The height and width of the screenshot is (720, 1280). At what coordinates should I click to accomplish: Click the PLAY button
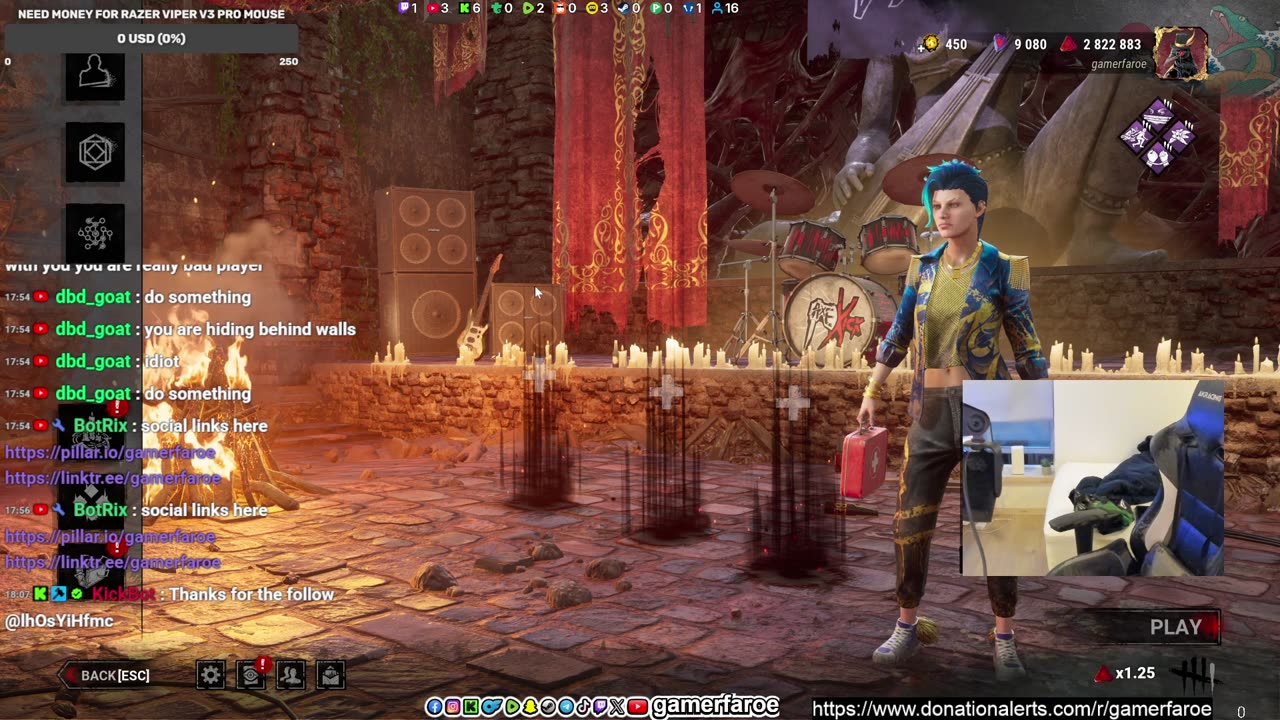click(x=1176, y=627)
